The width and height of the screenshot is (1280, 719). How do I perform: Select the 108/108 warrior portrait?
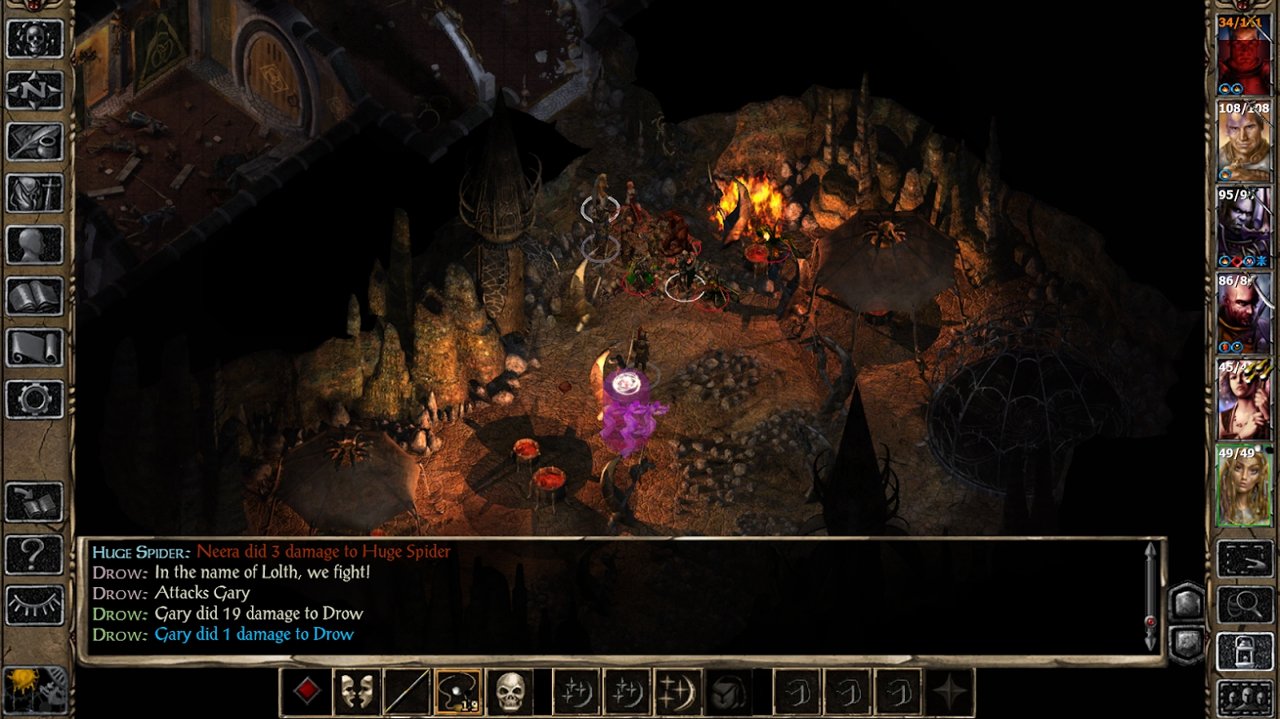click(1243, 140)
